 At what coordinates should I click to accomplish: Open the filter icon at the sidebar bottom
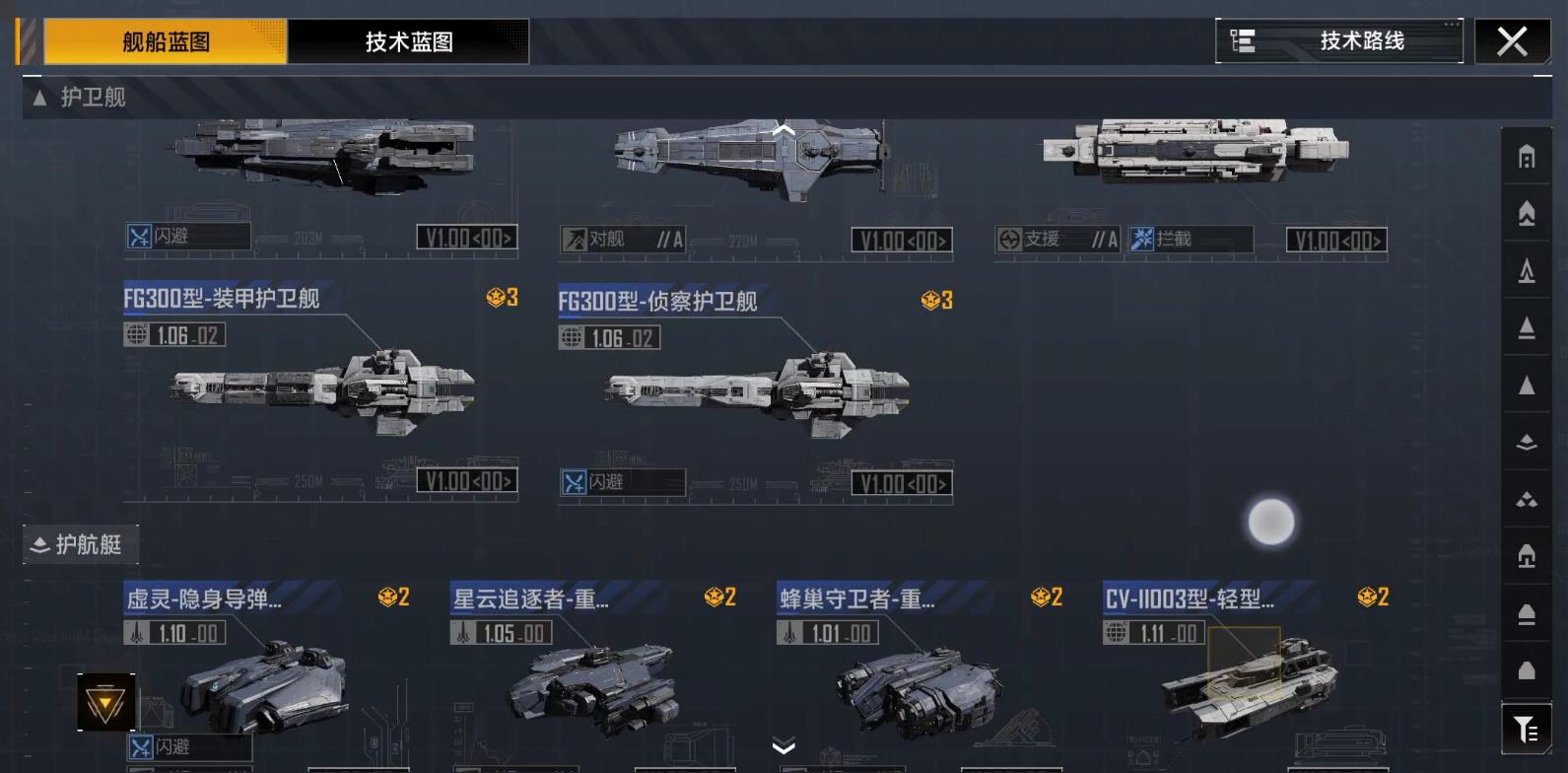pyautogui.click(x=1525, y=730)
